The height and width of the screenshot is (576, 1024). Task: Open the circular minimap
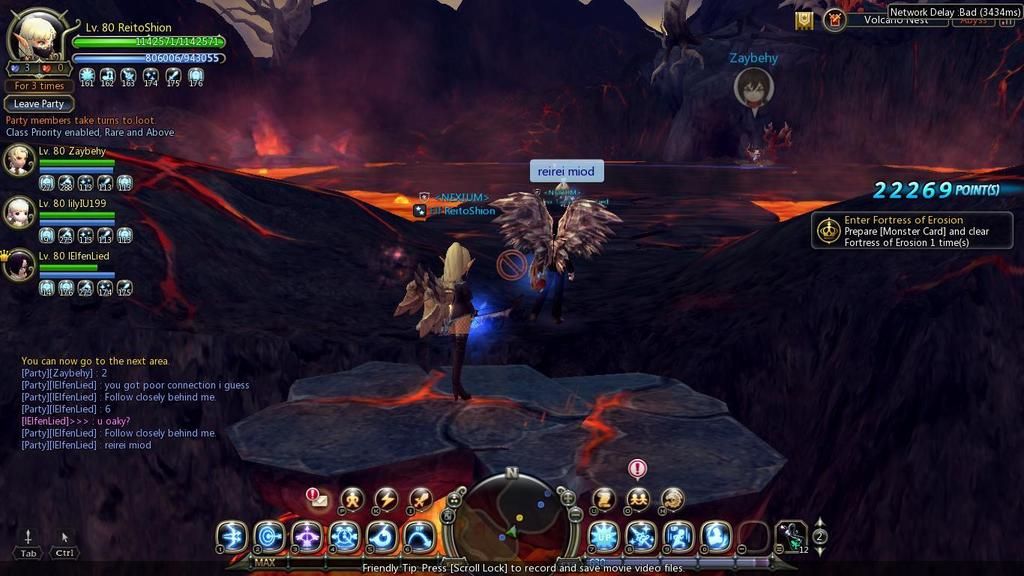pyautogui.click(x=511, y=514)
